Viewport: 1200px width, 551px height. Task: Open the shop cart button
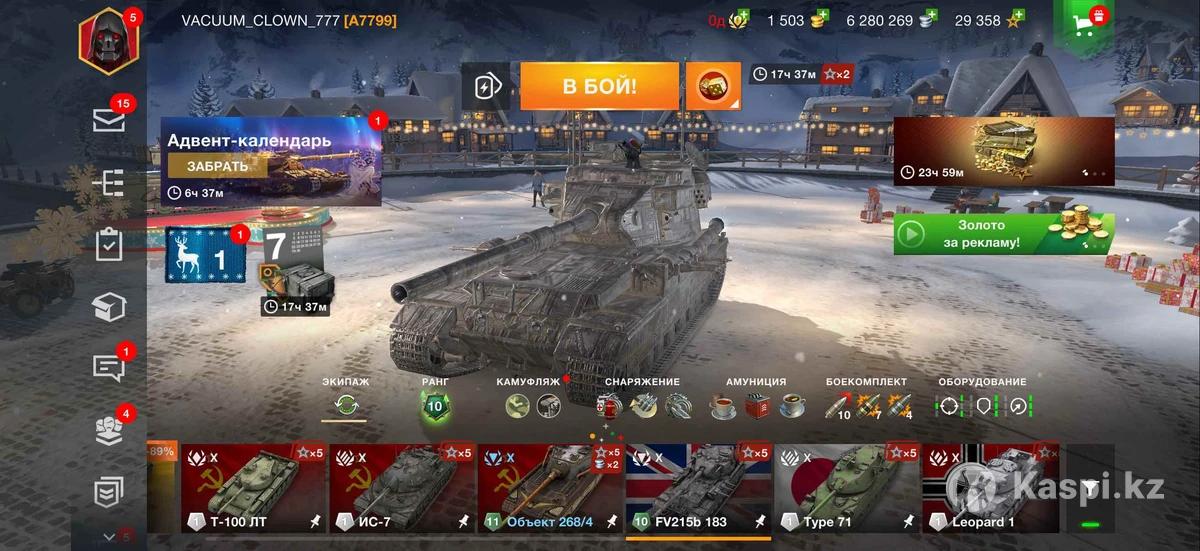1084,26
